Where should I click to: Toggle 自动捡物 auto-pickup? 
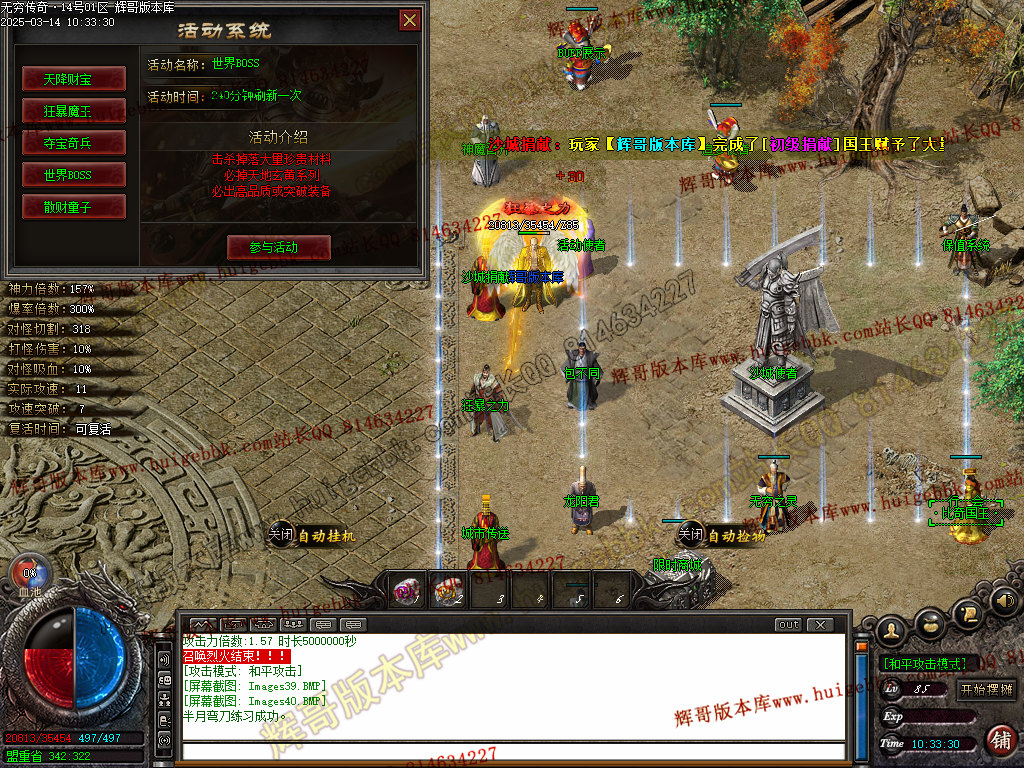tap(721, 535)
